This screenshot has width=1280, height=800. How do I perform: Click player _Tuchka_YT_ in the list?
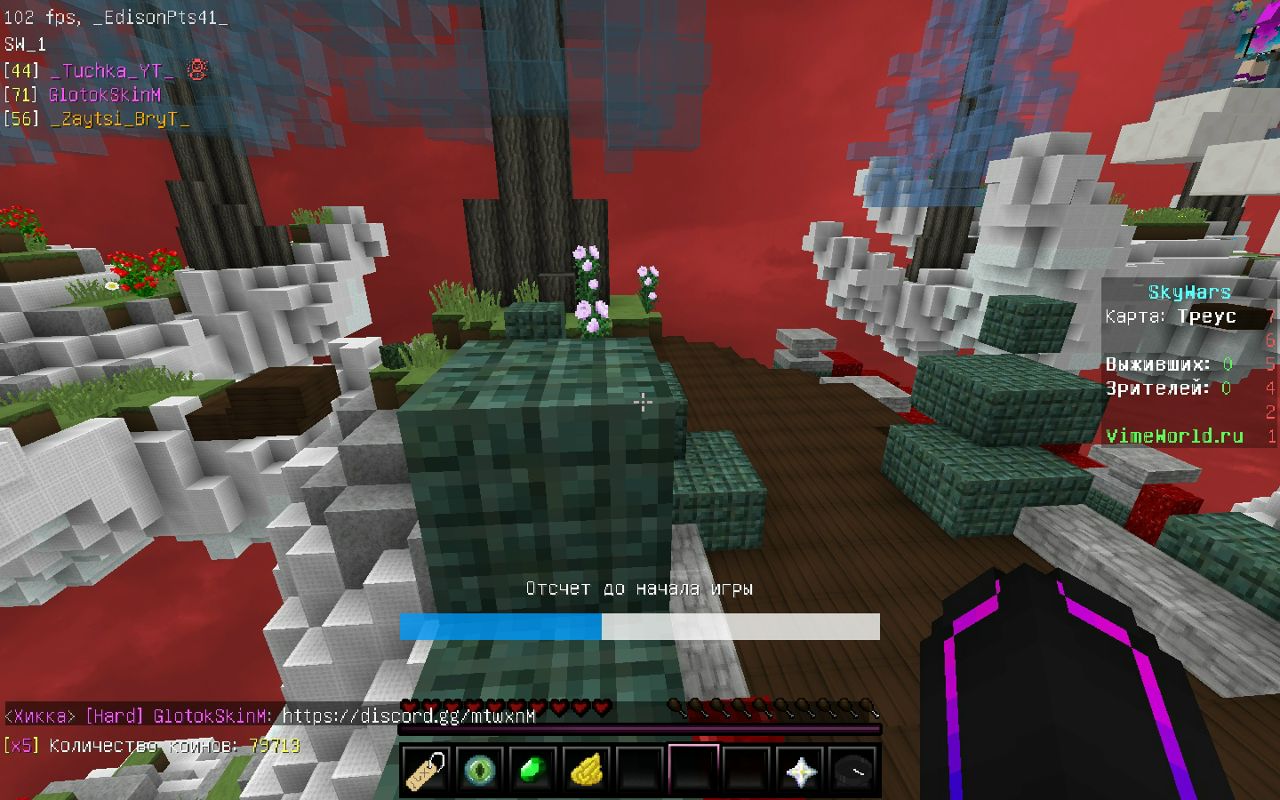pyautogui.click(x=112, y=70)
